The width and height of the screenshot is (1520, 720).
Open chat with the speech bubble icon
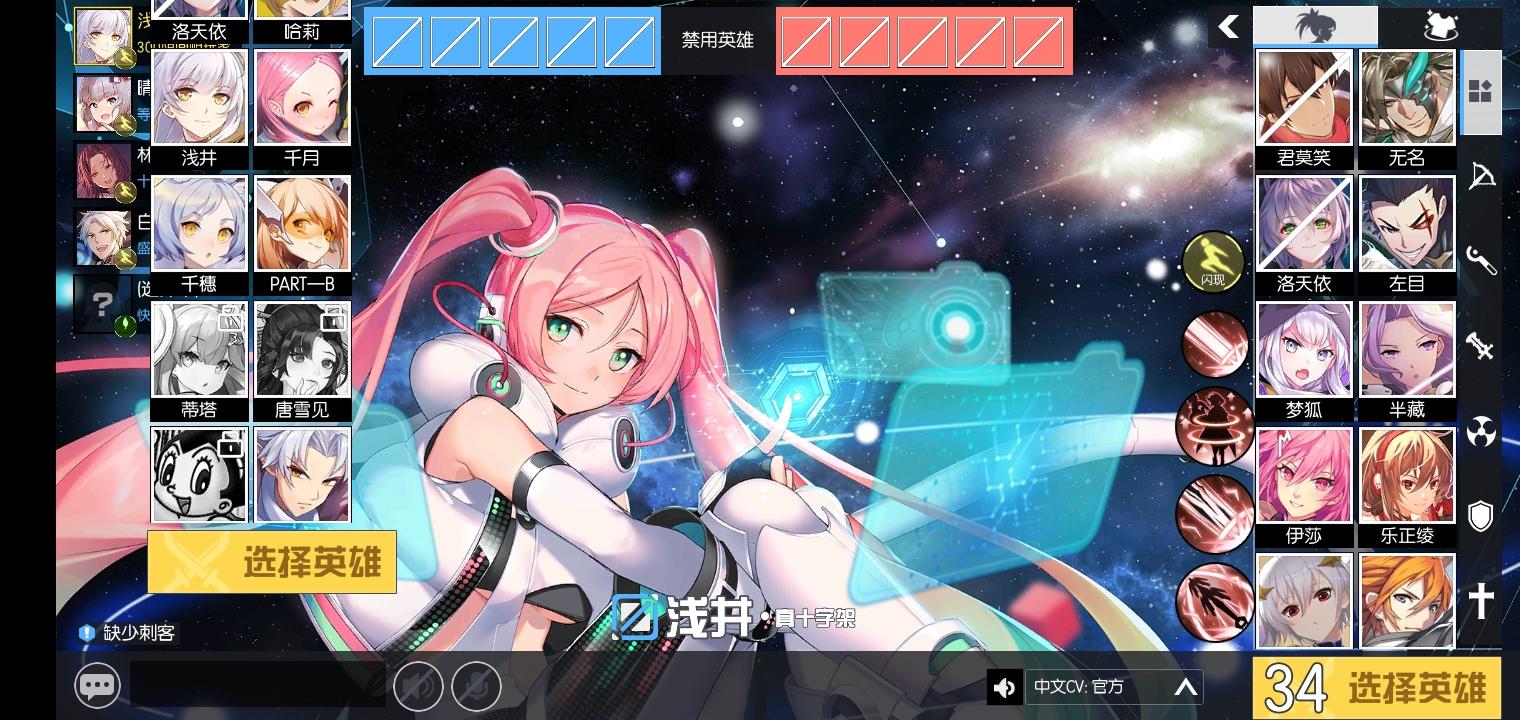coord(98,686)
